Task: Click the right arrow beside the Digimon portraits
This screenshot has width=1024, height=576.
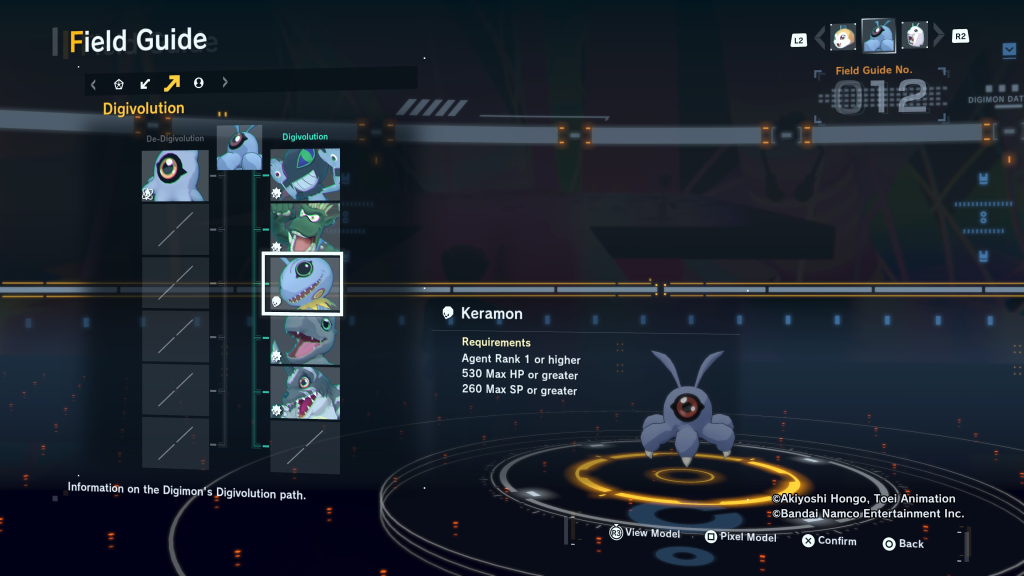Action: click(x=937, y=38)
